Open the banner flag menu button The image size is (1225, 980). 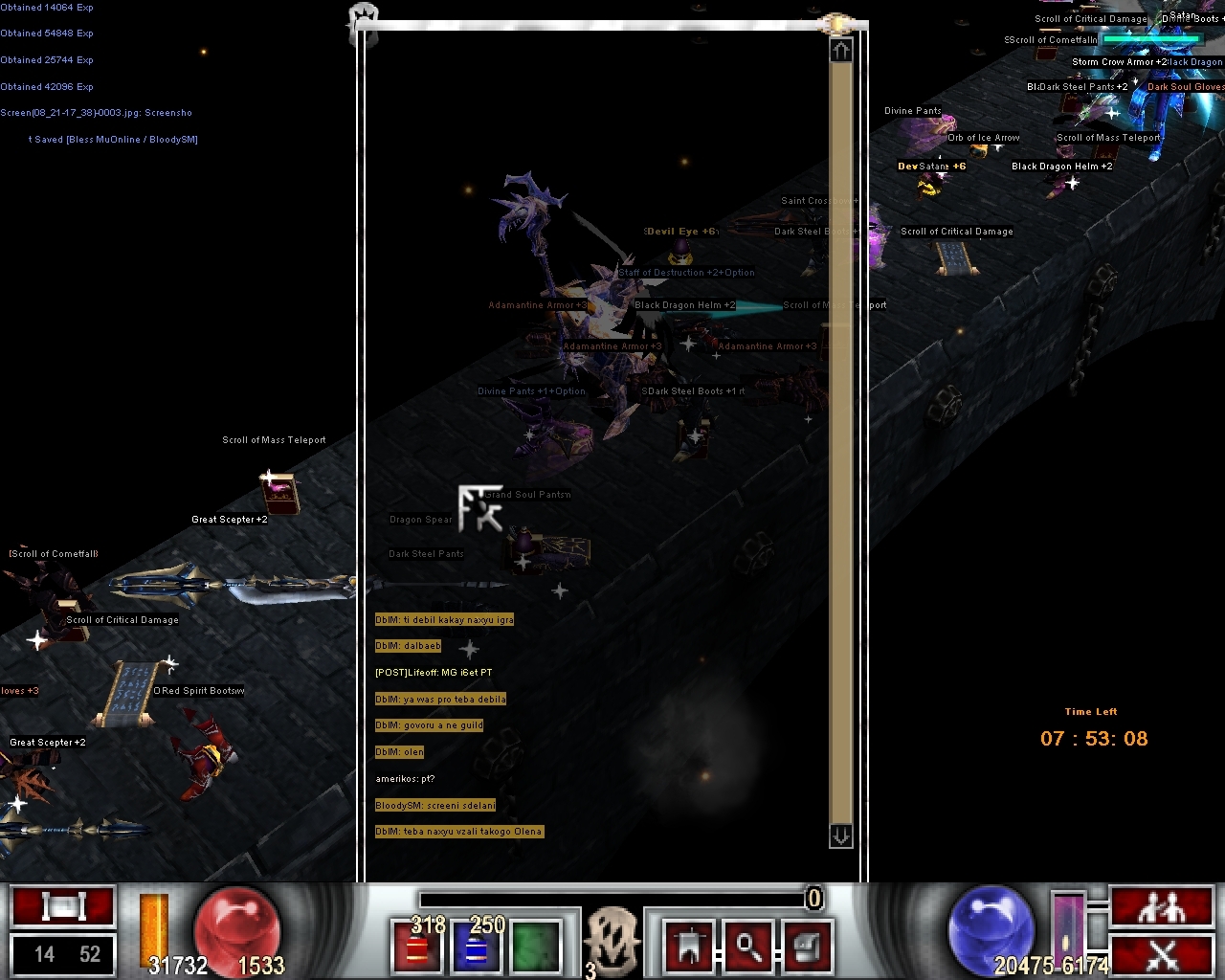pyautogui.click(x=689, y=945)
